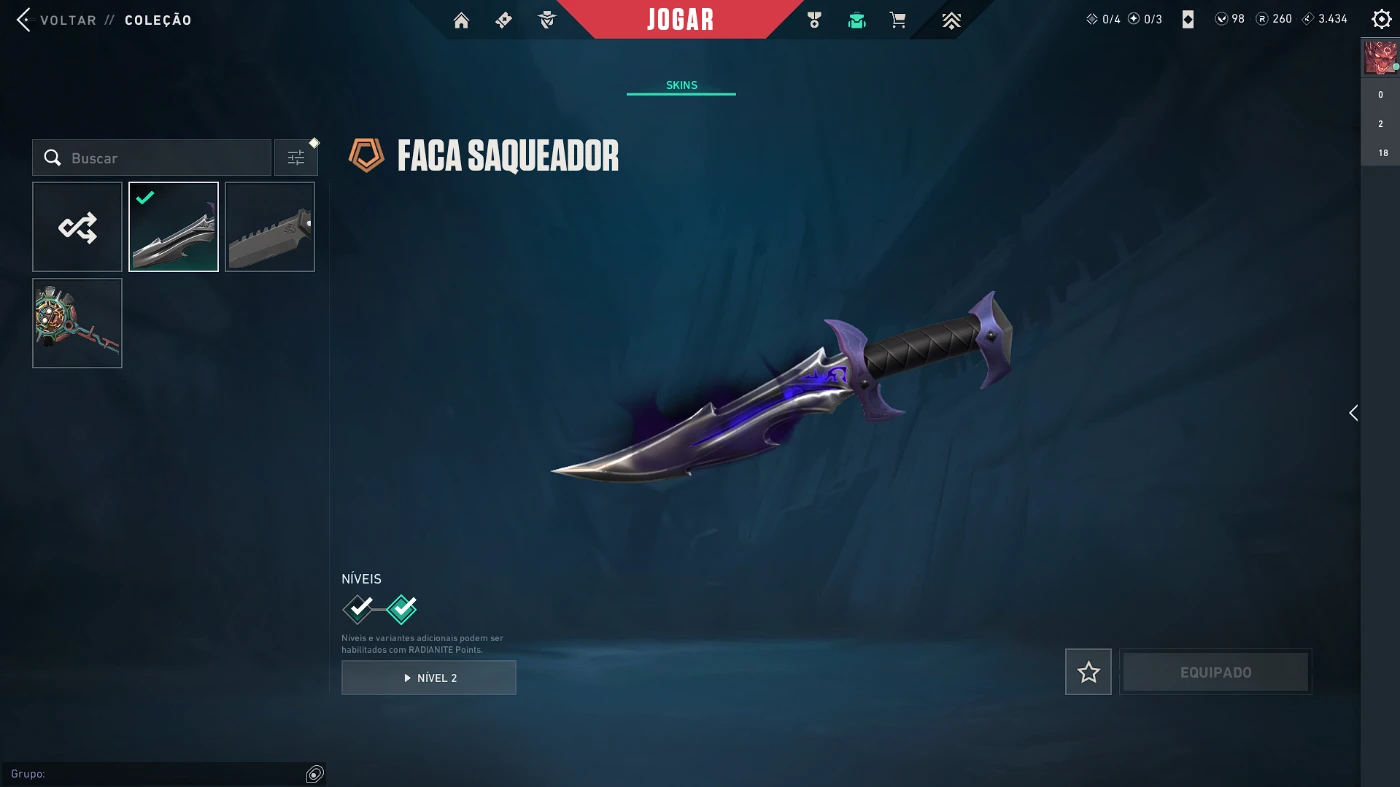Open the battle pass chevron icon
This screenshot has height=787, width=1400.
click(x=951, y=20)
